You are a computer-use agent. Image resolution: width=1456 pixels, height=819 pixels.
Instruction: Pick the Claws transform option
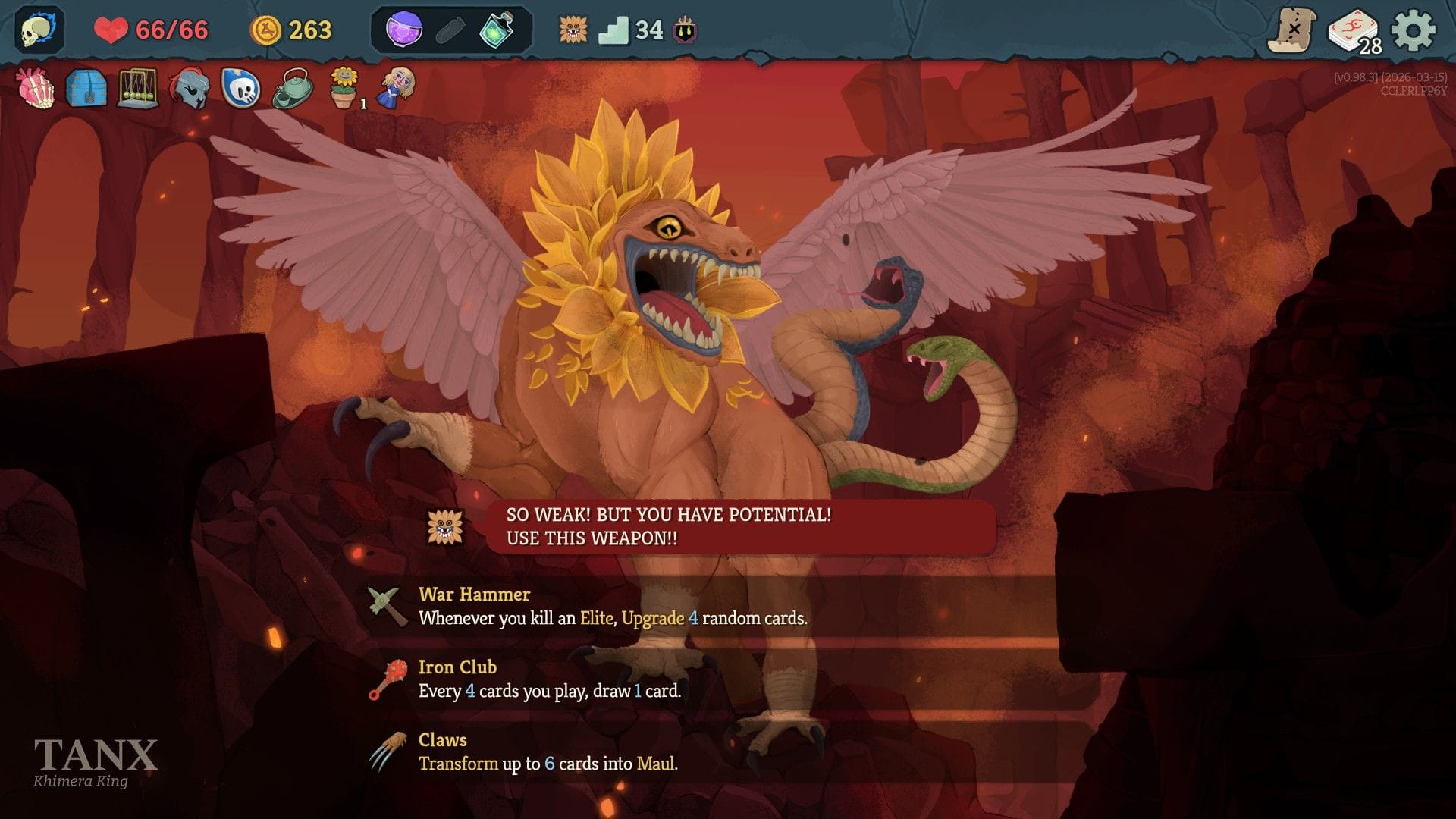pyautogui.click(x=548, y=752)
